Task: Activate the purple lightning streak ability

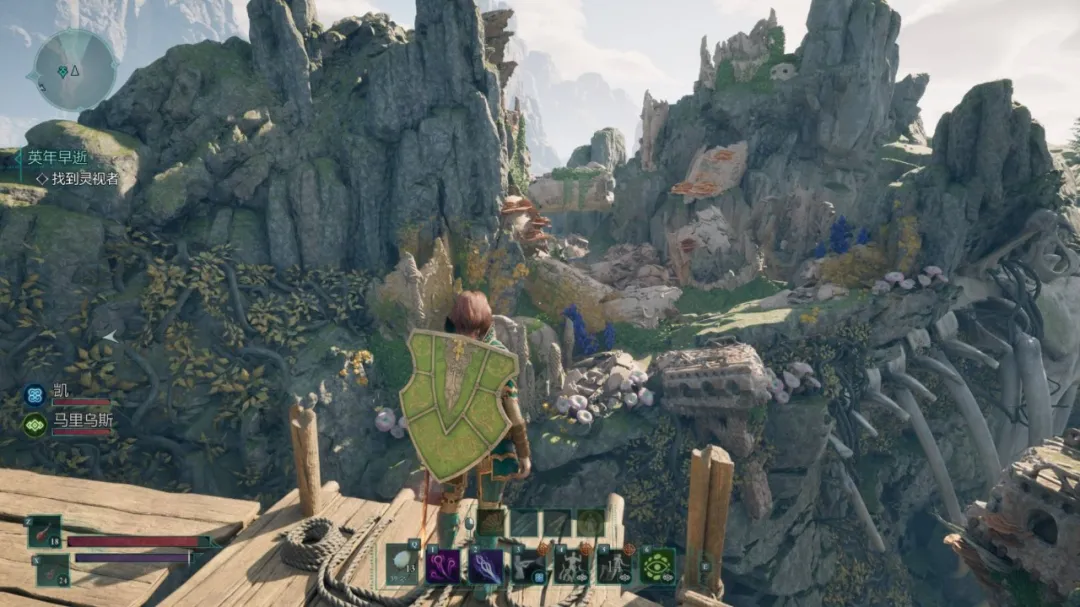Action: point(487,565)
